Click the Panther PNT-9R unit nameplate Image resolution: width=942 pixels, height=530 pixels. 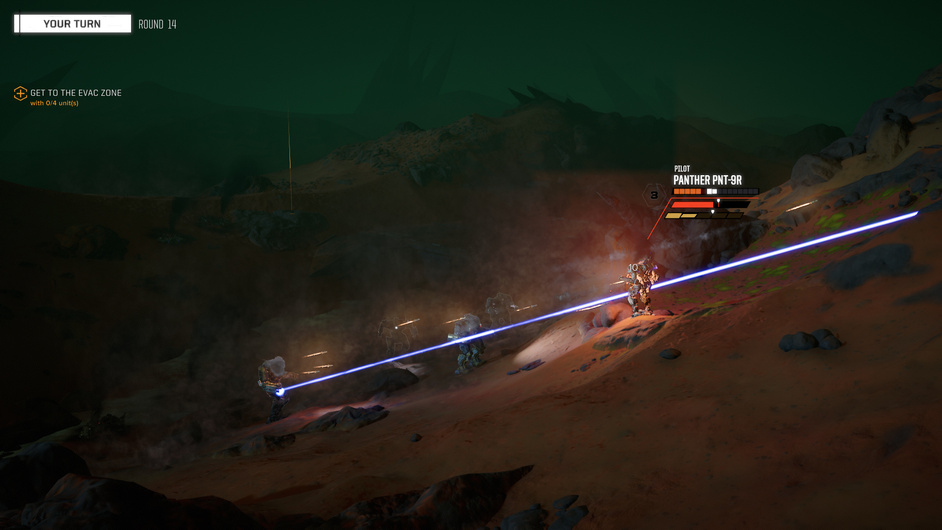[707, 181]
